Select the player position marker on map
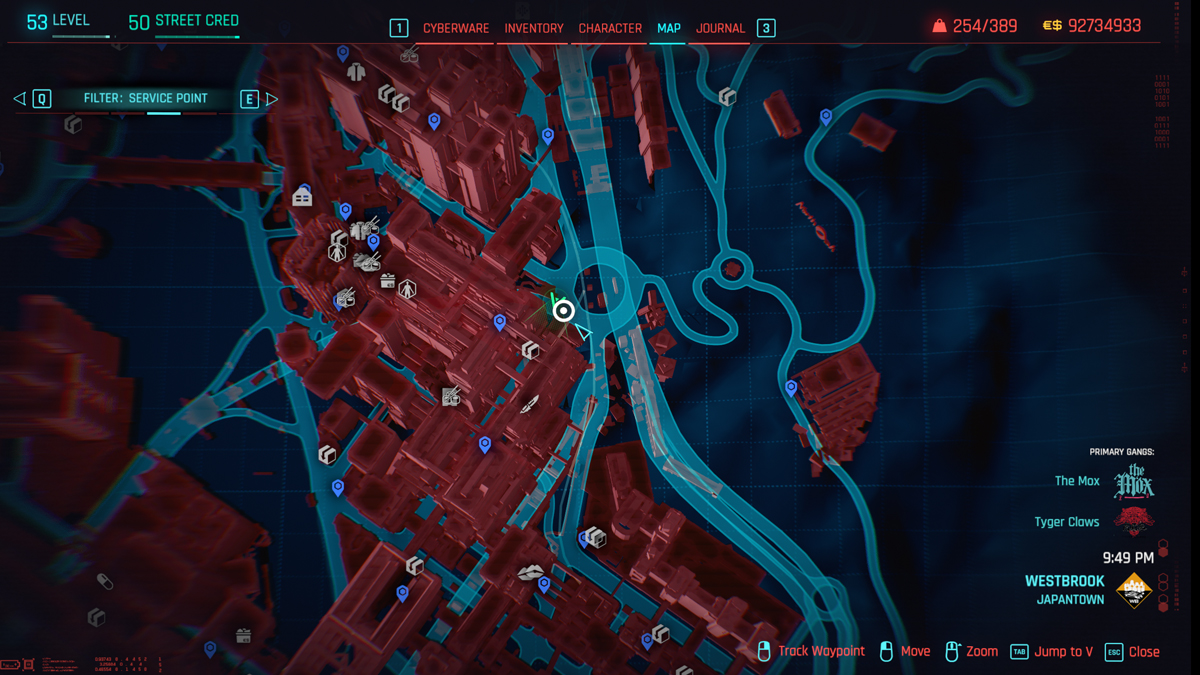 point(563,311)
